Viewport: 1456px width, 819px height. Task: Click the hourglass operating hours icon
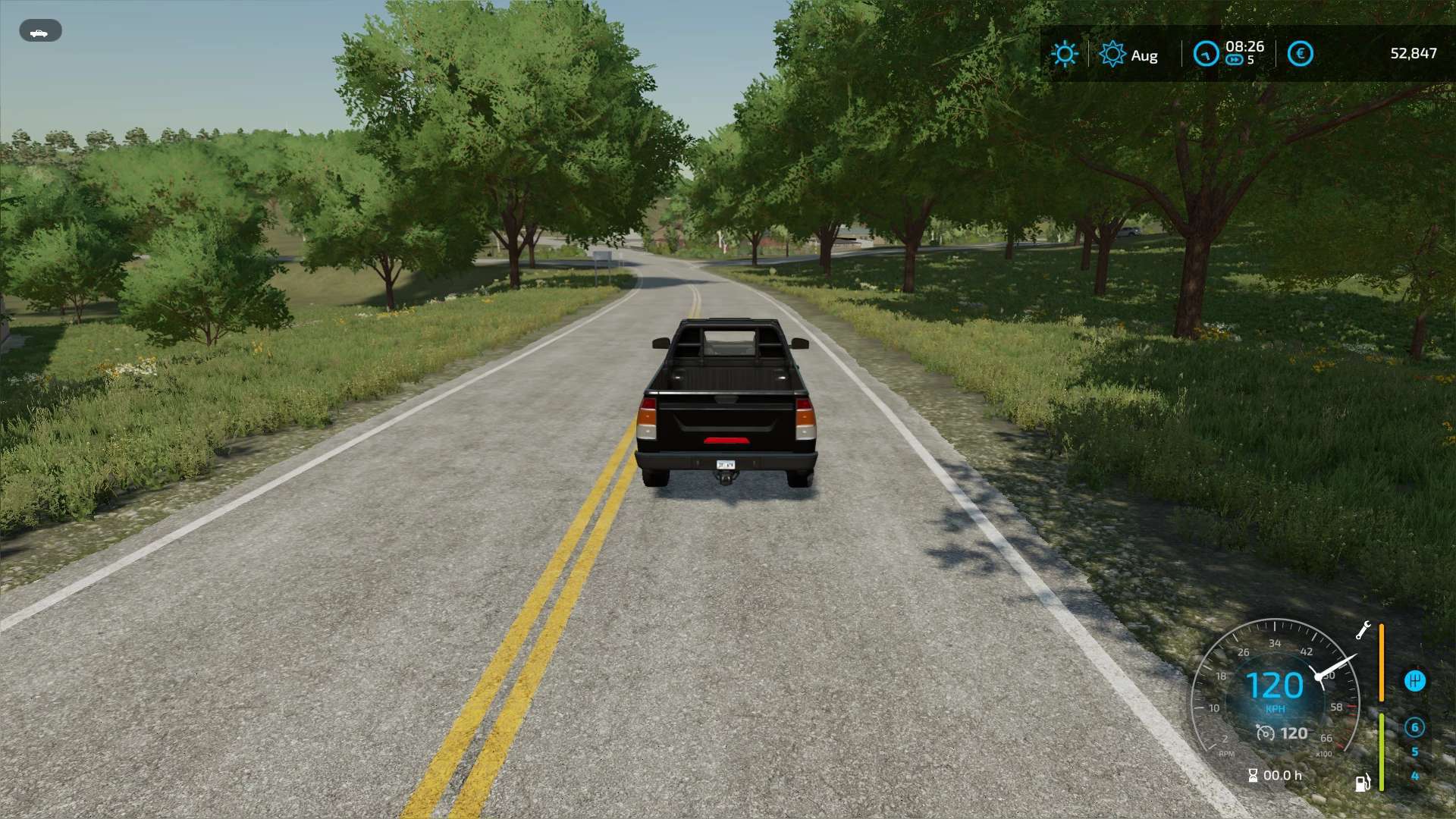click(x=1253, y=775)
